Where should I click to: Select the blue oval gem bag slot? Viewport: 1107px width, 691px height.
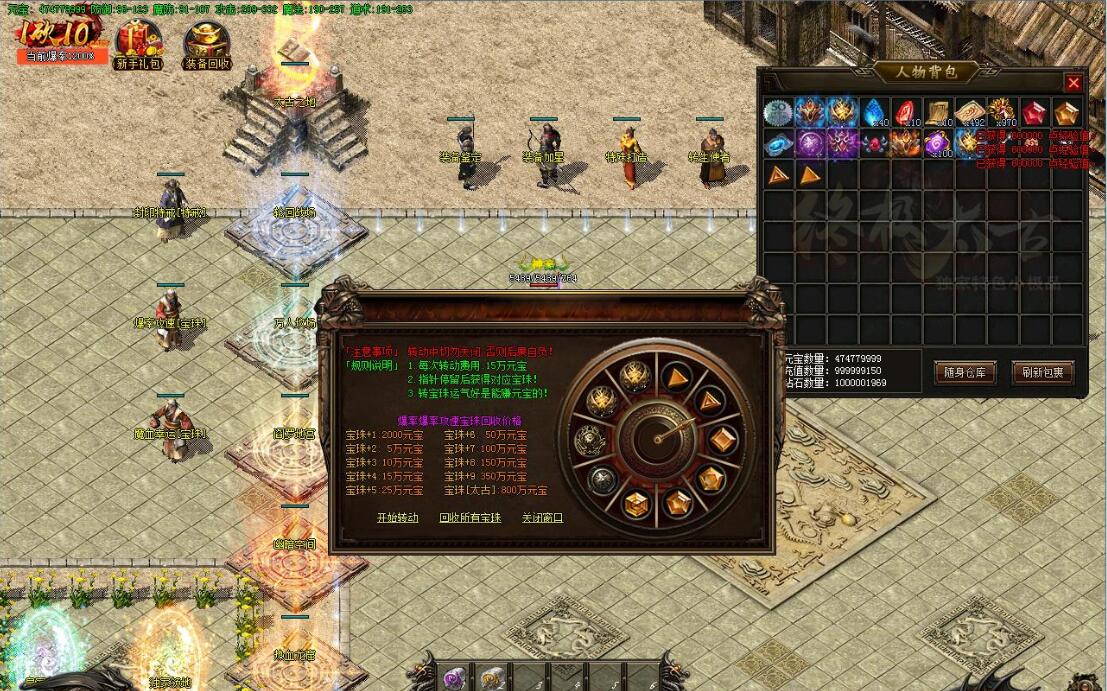(778, 144)
